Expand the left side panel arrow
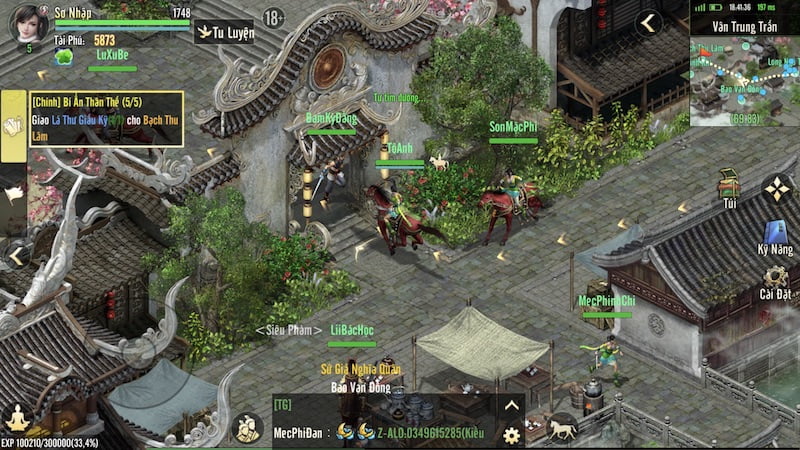This screenshot has height=450, width=800. 16,256
